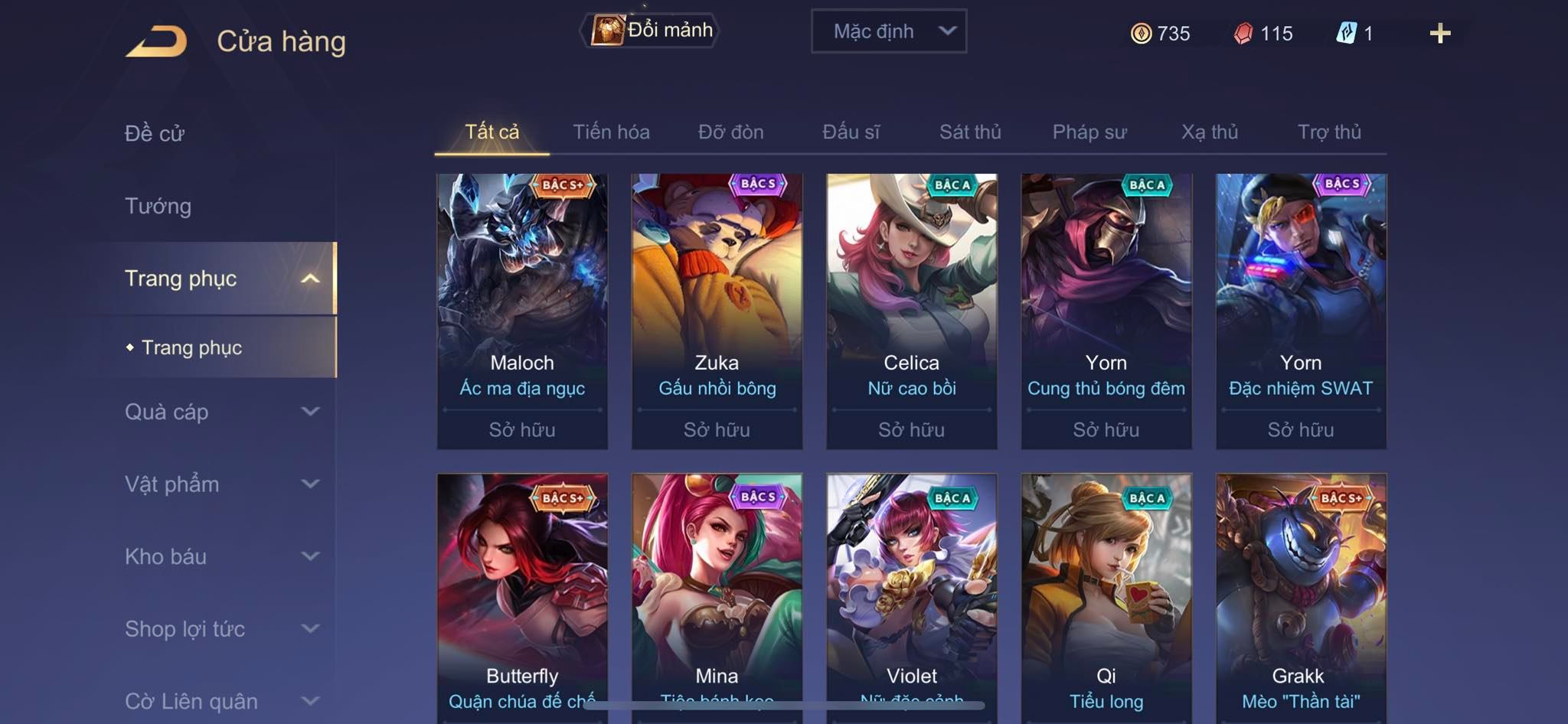Expand the Kho báu category

click(x=220, y=556)
